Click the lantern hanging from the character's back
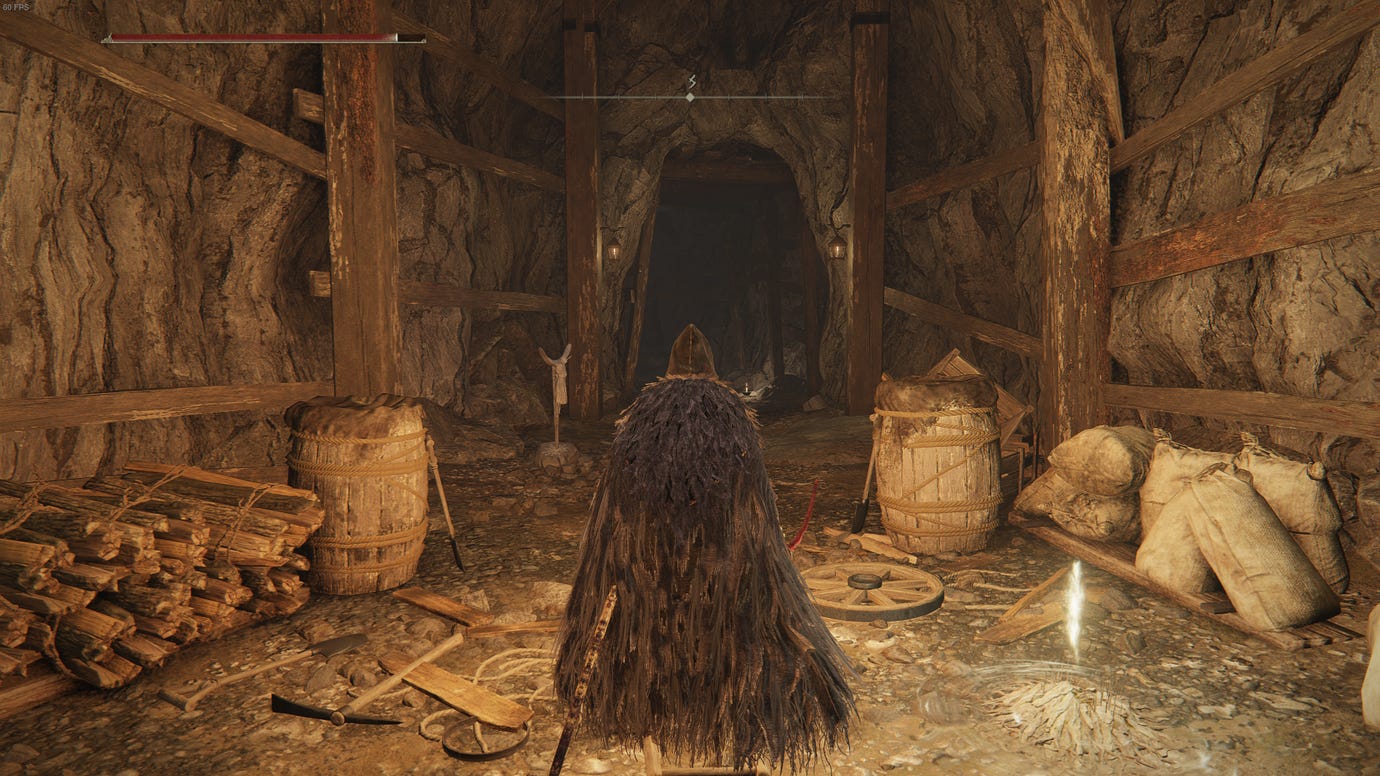 (x=745, y=388)
